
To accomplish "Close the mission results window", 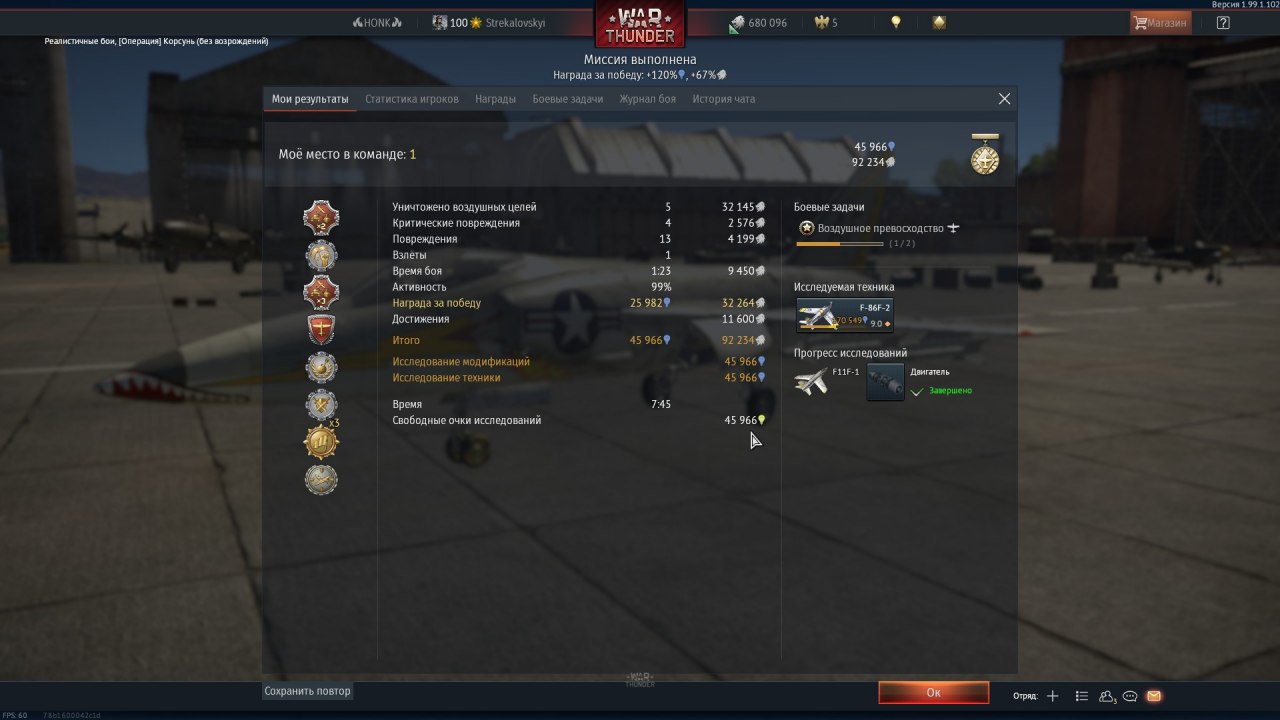I will pyautogui.click(x=1004, y=99).
